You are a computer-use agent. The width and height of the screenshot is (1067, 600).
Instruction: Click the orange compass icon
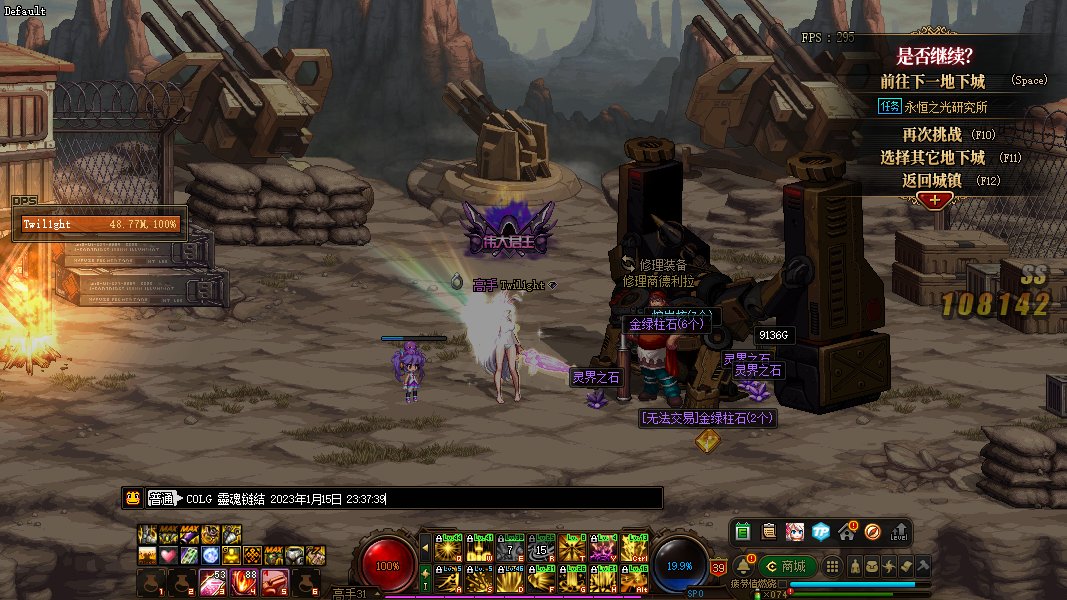[x=873, y=531]
